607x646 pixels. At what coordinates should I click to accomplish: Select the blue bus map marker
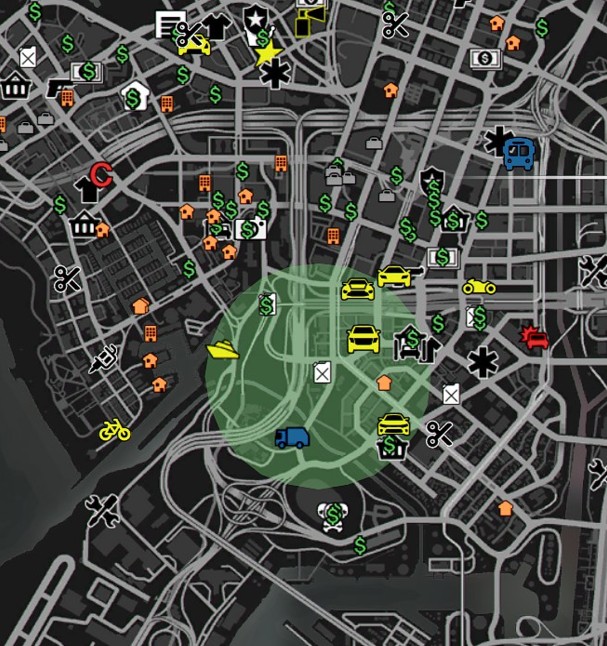coord(519,154)
